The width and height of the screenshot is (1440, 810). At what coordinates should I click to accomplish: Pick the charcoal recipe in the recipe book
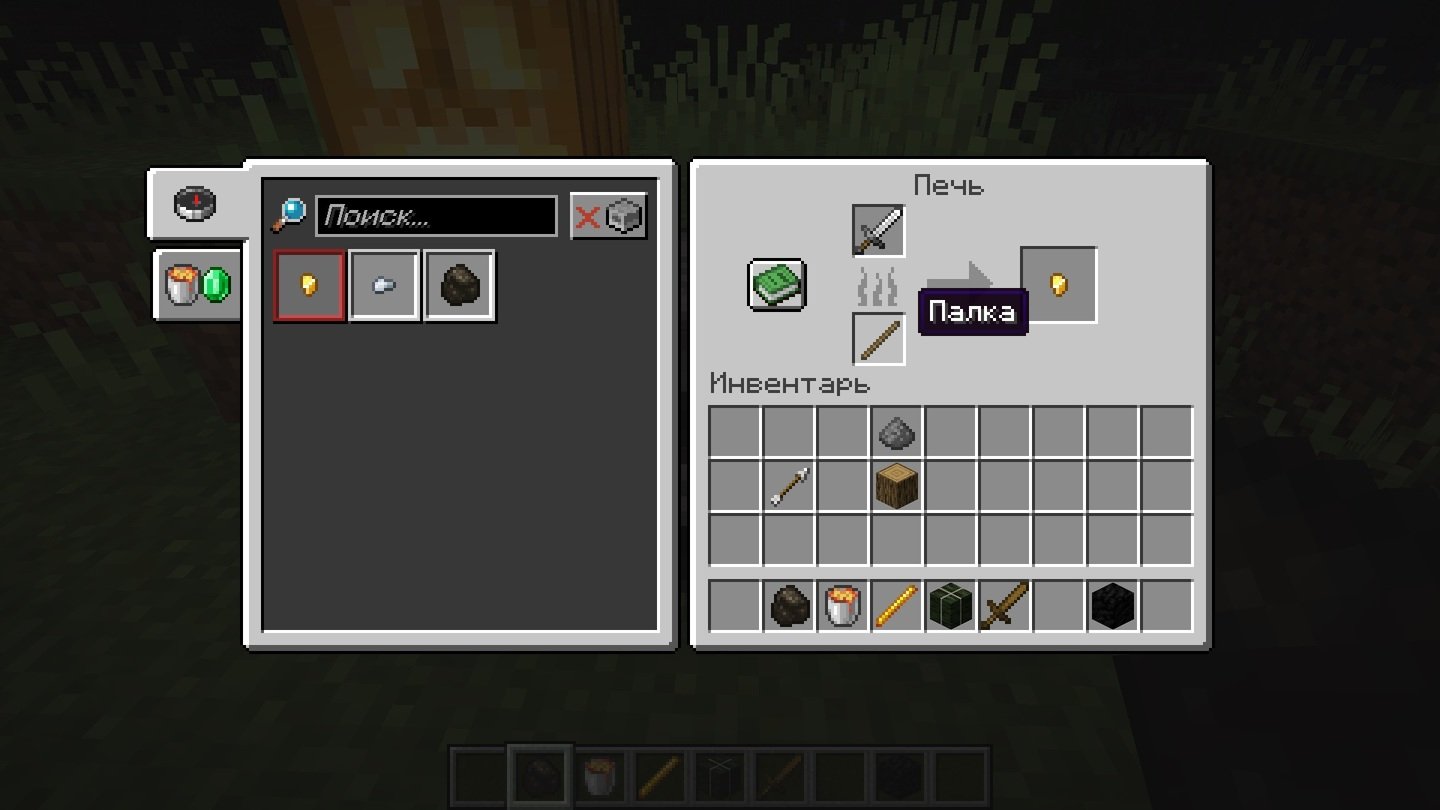pos(459,286)
